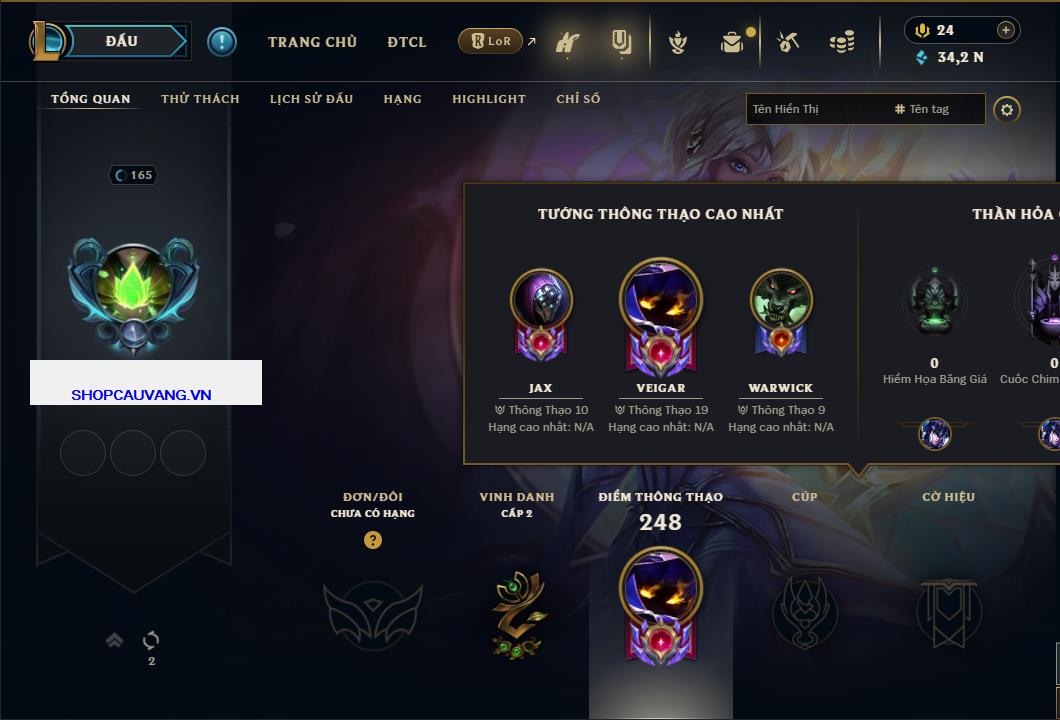Open the alert exclamation icon

(x=222, y=41)
